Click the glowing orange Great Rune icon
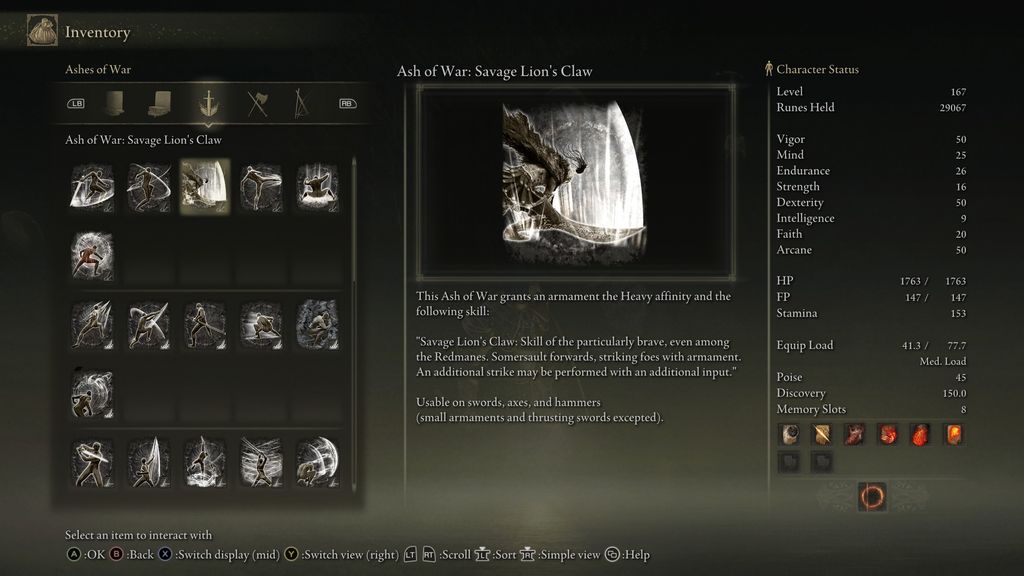 (x=871, y=497)
